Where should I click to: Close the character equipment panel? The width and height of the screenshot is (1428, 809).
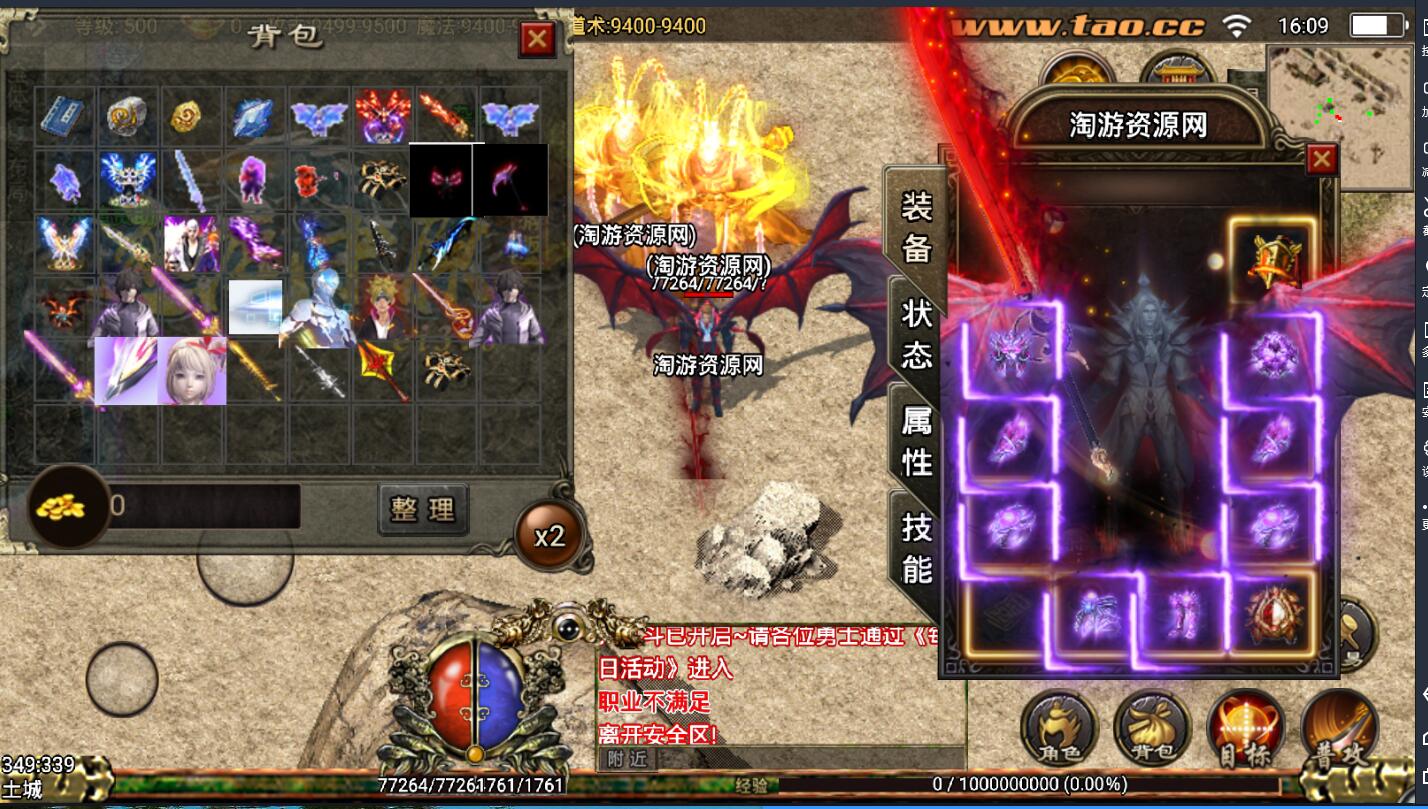click(x=1322, y=159)
